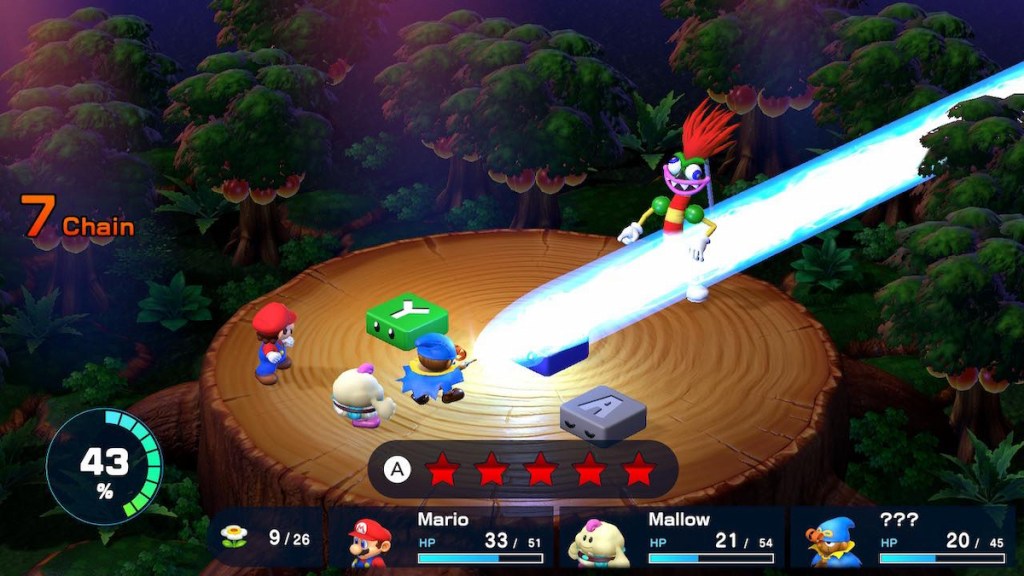
Task: Click the 43% action gauge
Action: 104,466
